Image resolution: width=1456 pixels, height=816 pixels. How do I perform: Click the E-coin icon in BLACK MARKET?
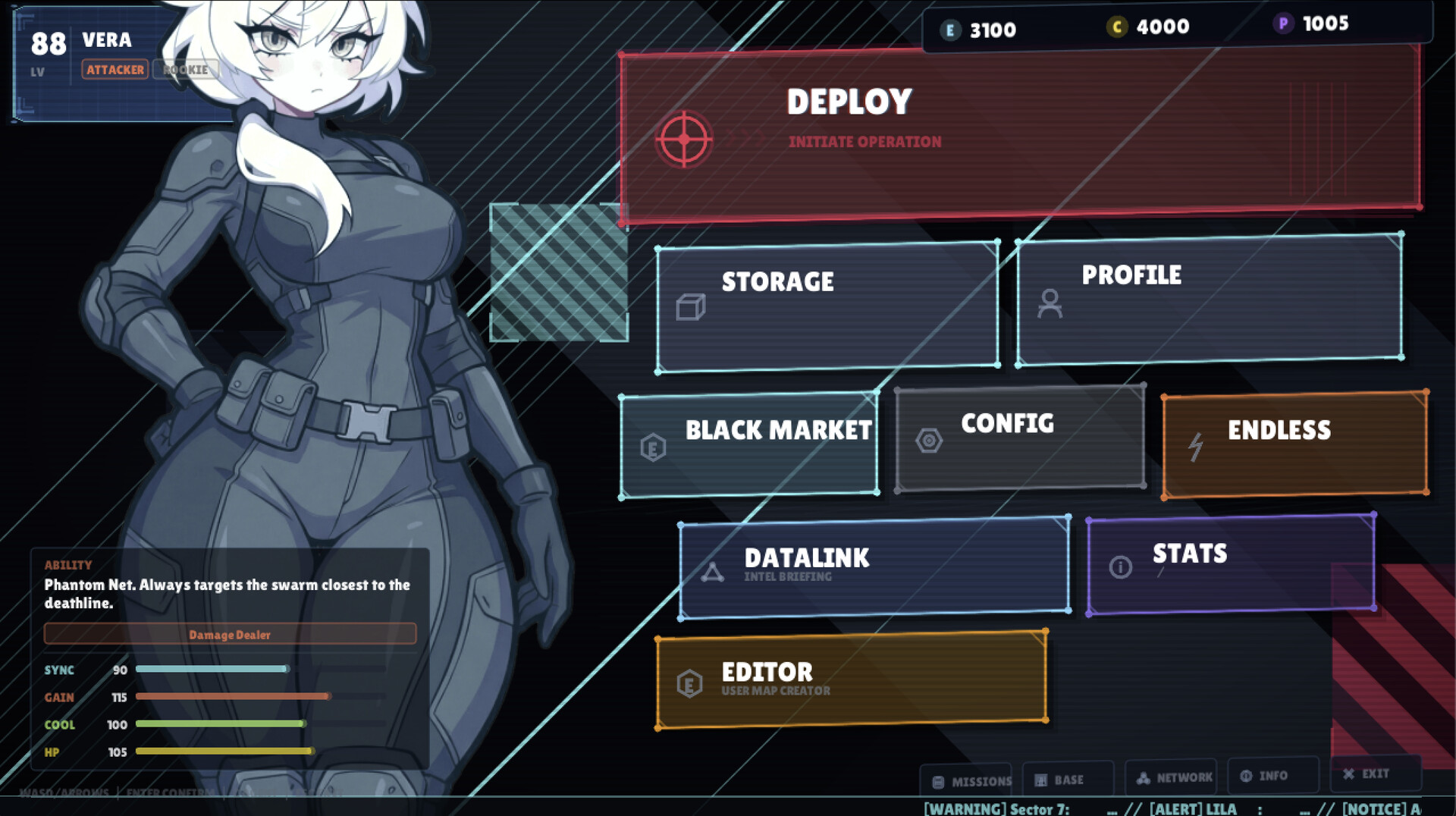652,447
